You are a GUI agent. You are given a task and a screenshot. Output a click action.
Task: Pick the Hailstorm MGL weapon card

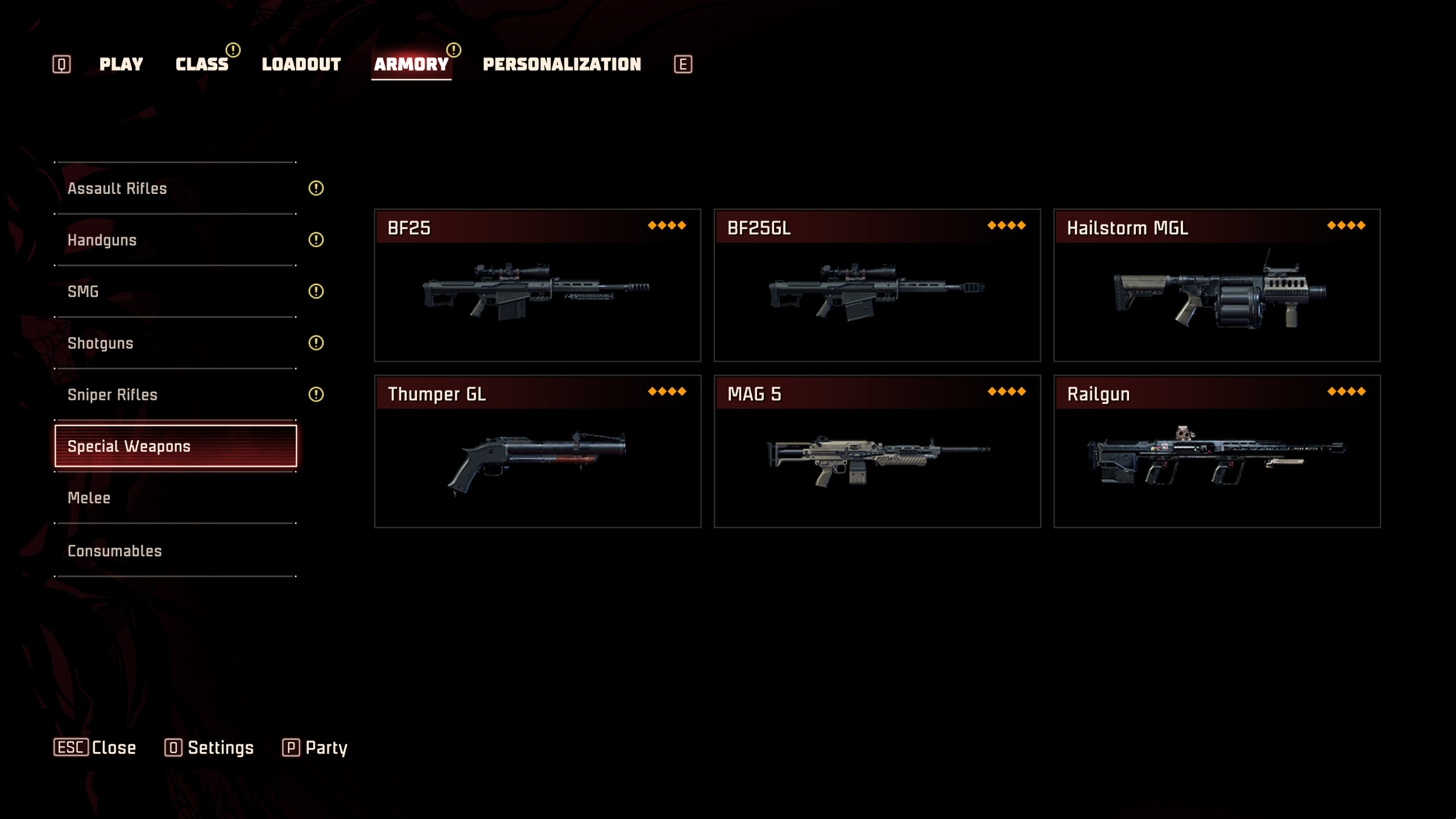click(1217, 286)
